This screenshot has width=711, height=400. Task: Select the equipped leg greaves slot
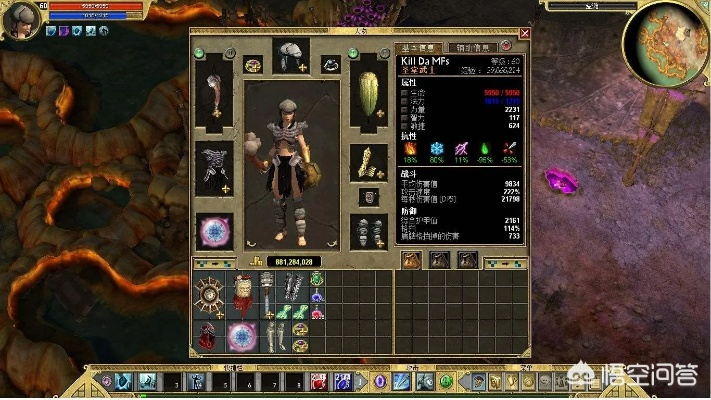(x=369, y=231)
